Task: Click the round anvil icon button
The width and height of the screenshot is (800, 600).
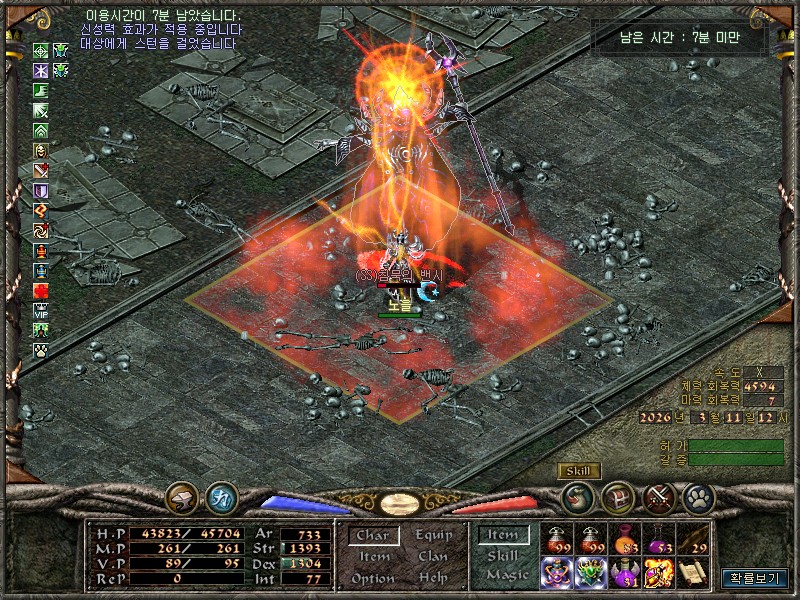Action: pos(183,497)
